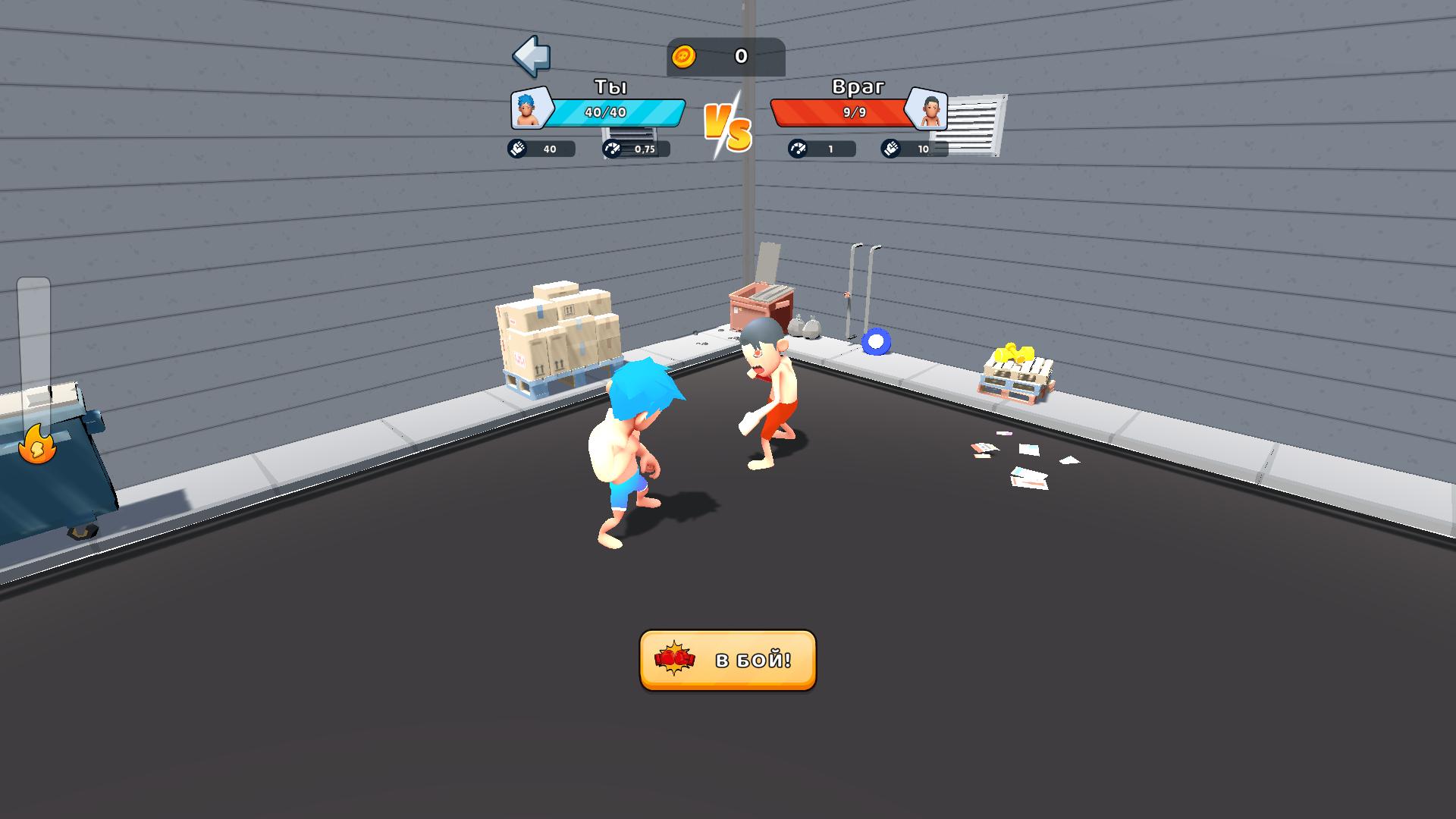1456x819 pixels.
Task: Click your fist damage stat icon
Action: click(518, 149)
